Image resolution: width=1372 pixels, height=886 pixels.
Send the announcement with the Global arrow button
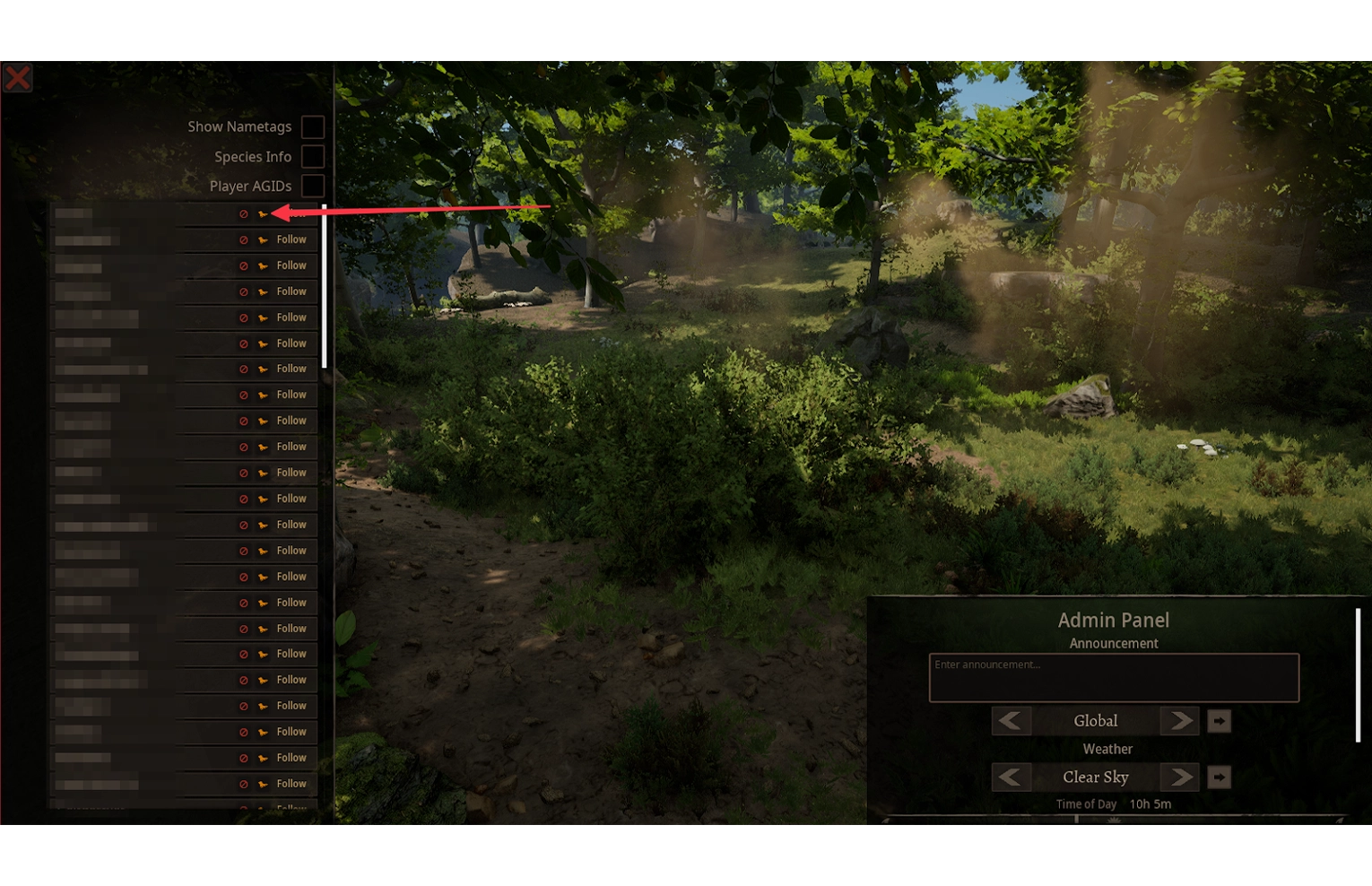click(1219, 721)
